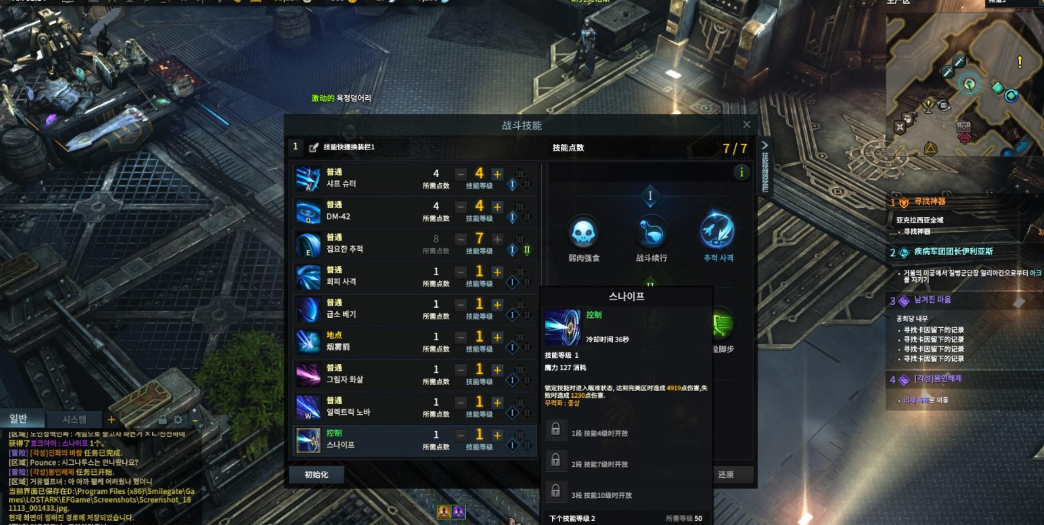Choose the 추적 사격 tripod
The height and width of the screenshot is (525, 1044).
717,232
